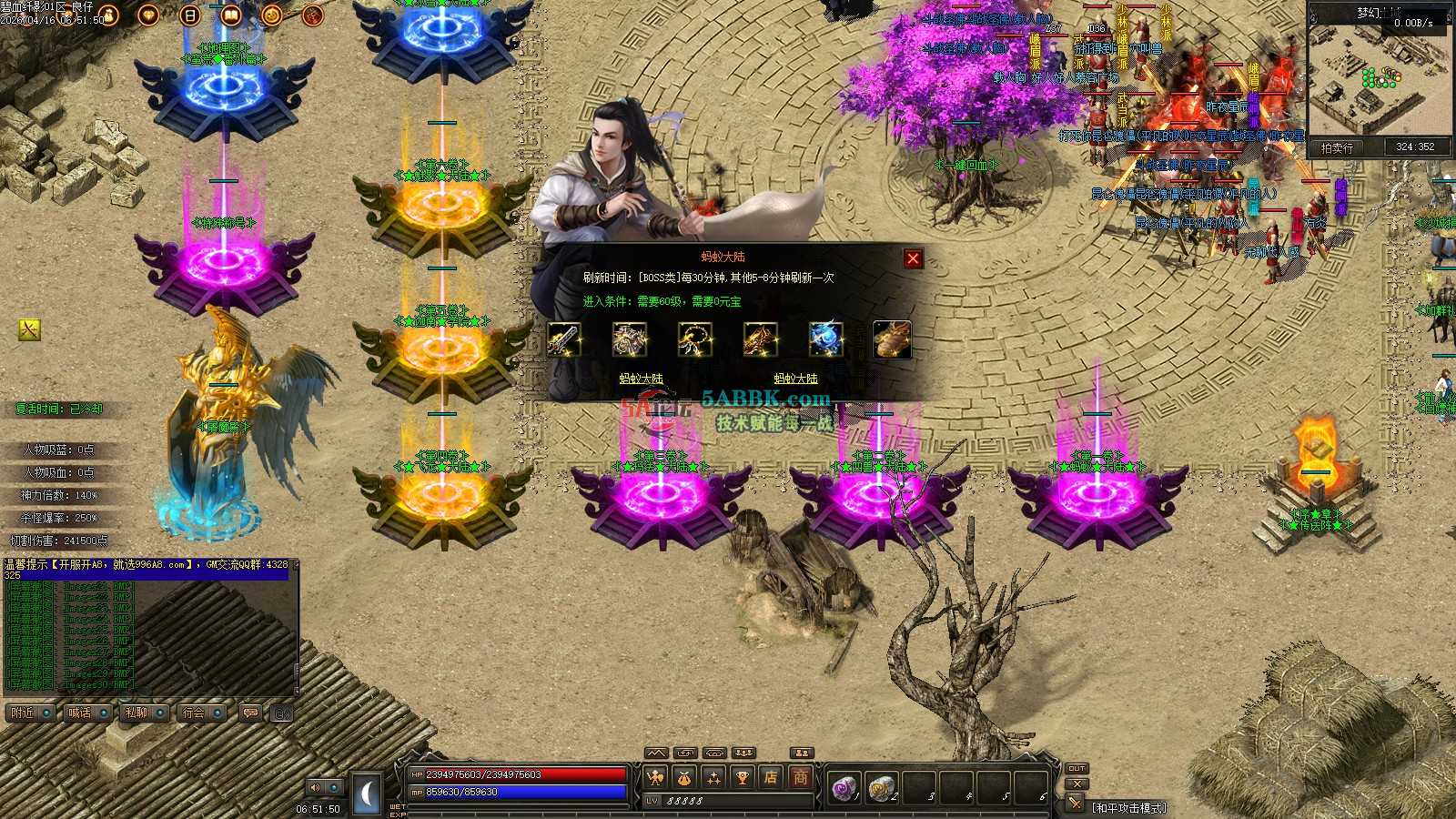Use the purple scroll in hotbar slot 1

coord(844,787)
